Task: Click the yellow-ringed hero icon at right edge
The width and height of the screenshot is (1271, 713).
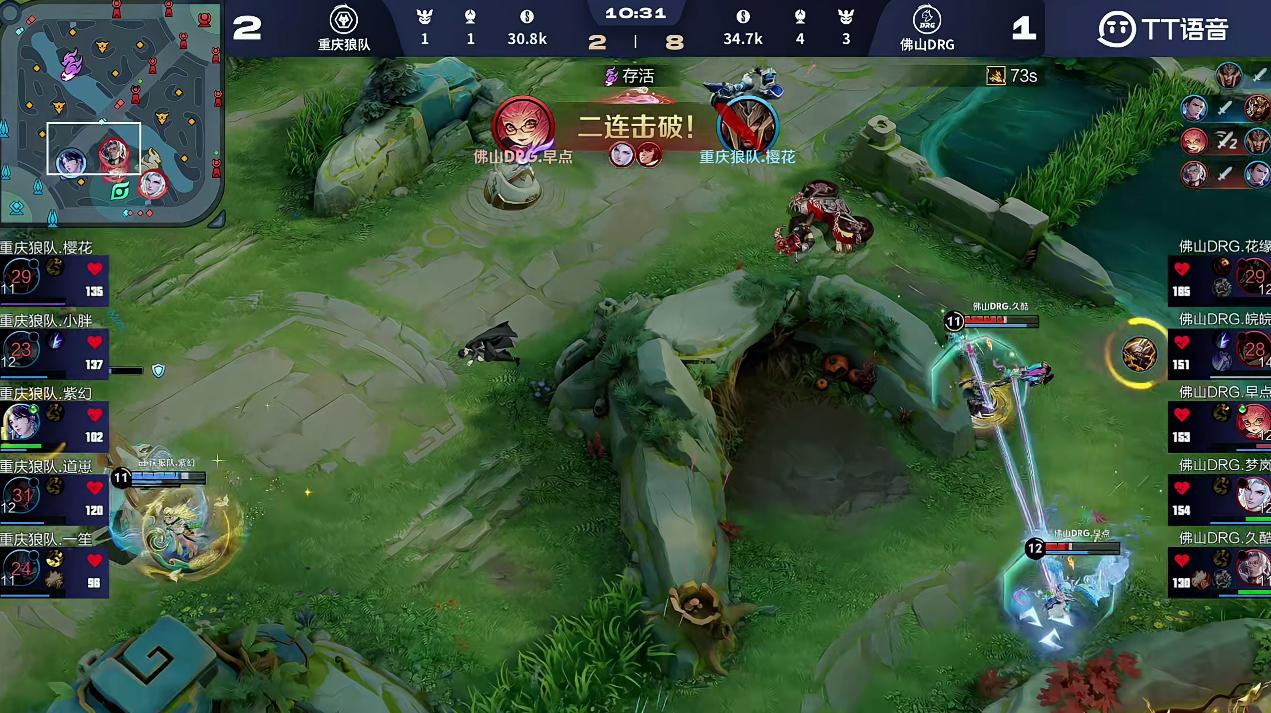Action: click(x=1139, y=353)
